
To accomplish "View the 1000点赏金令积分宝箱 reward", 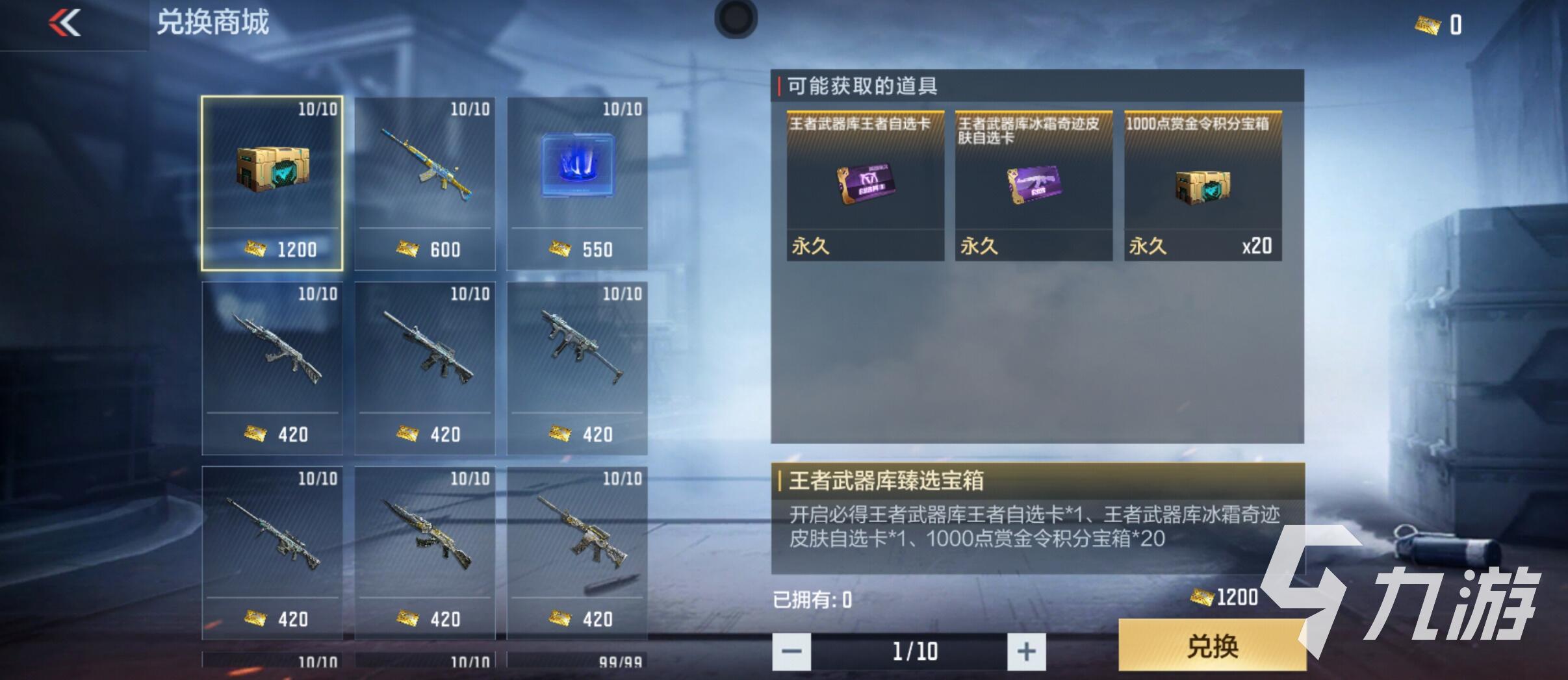I will [x=1204, y=188].
